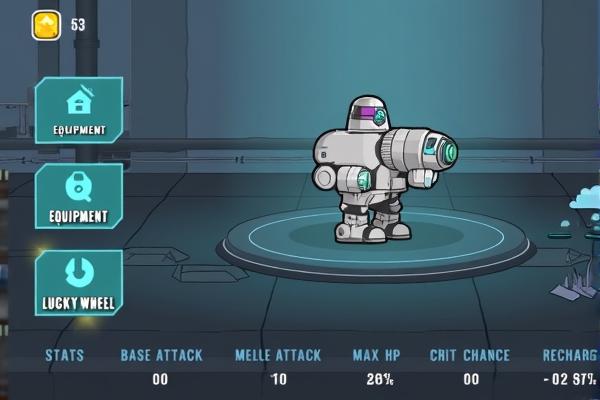Select the Equipment button with magnifier icon

(x=79, y=195)
